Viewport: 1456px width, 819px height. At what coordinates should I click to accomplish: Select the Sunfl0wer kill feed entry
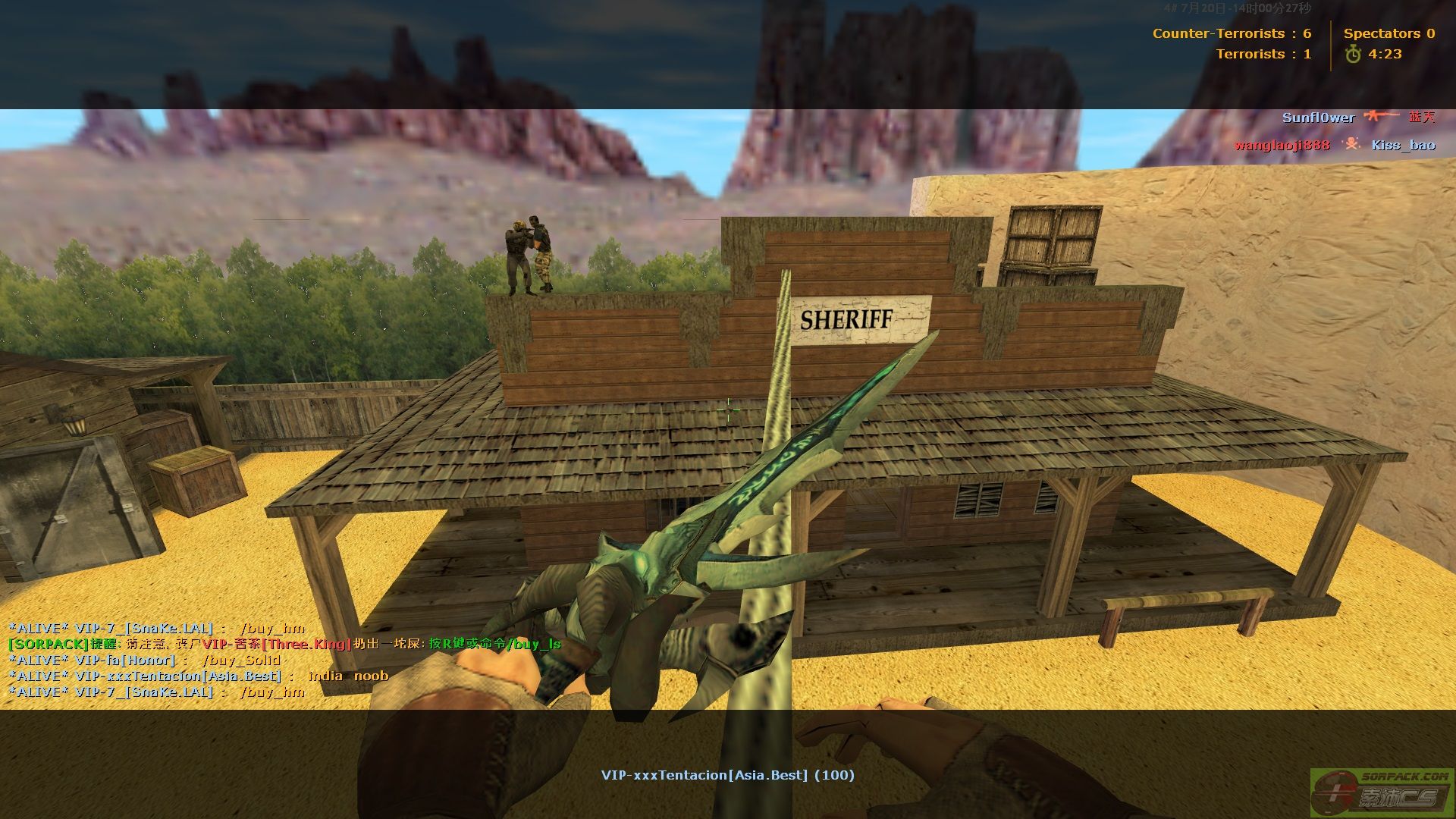coord(1357,118)
